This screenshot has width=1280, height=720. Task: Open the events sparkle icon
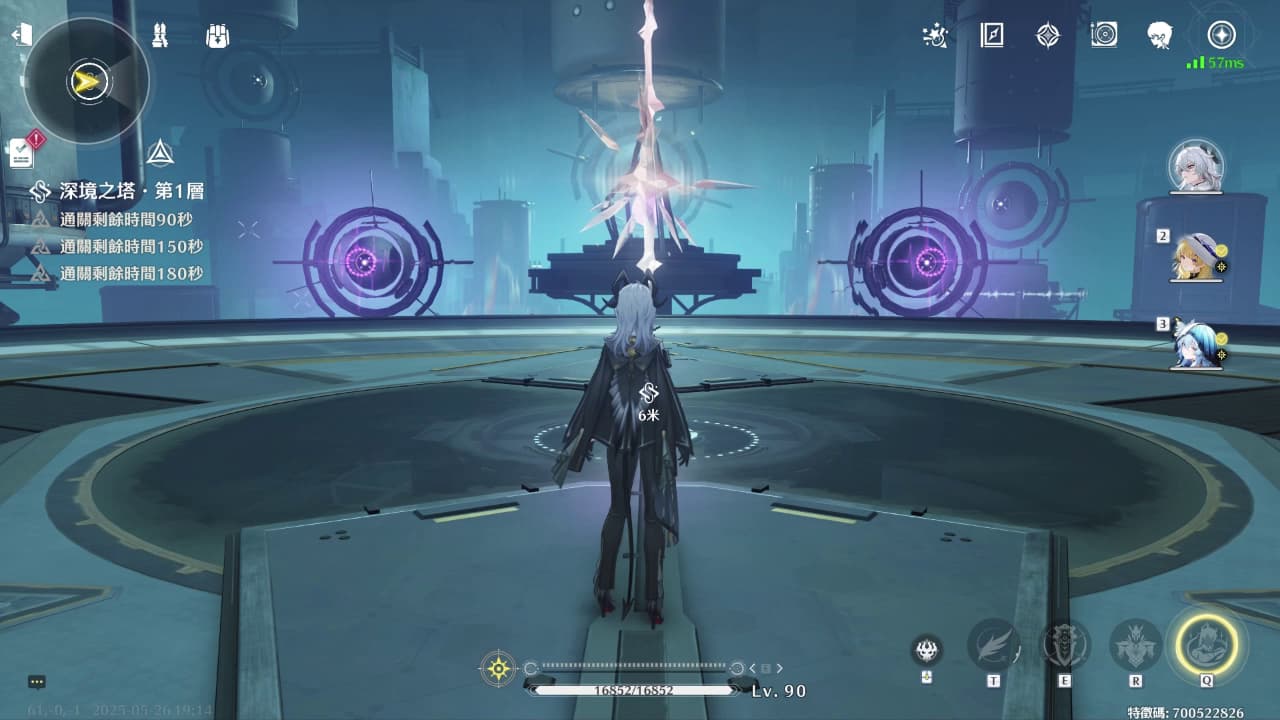934,36
